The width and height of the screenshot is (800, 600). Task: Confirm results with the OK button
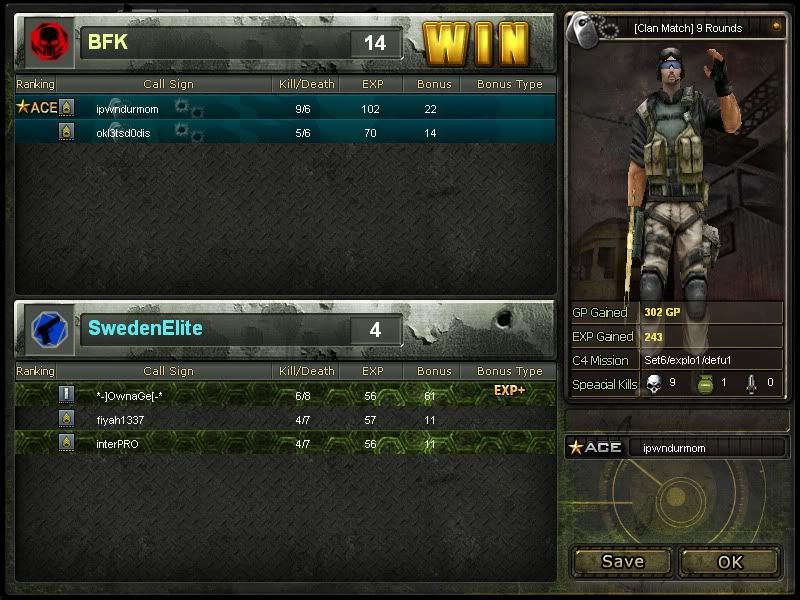tap(730, 562)
